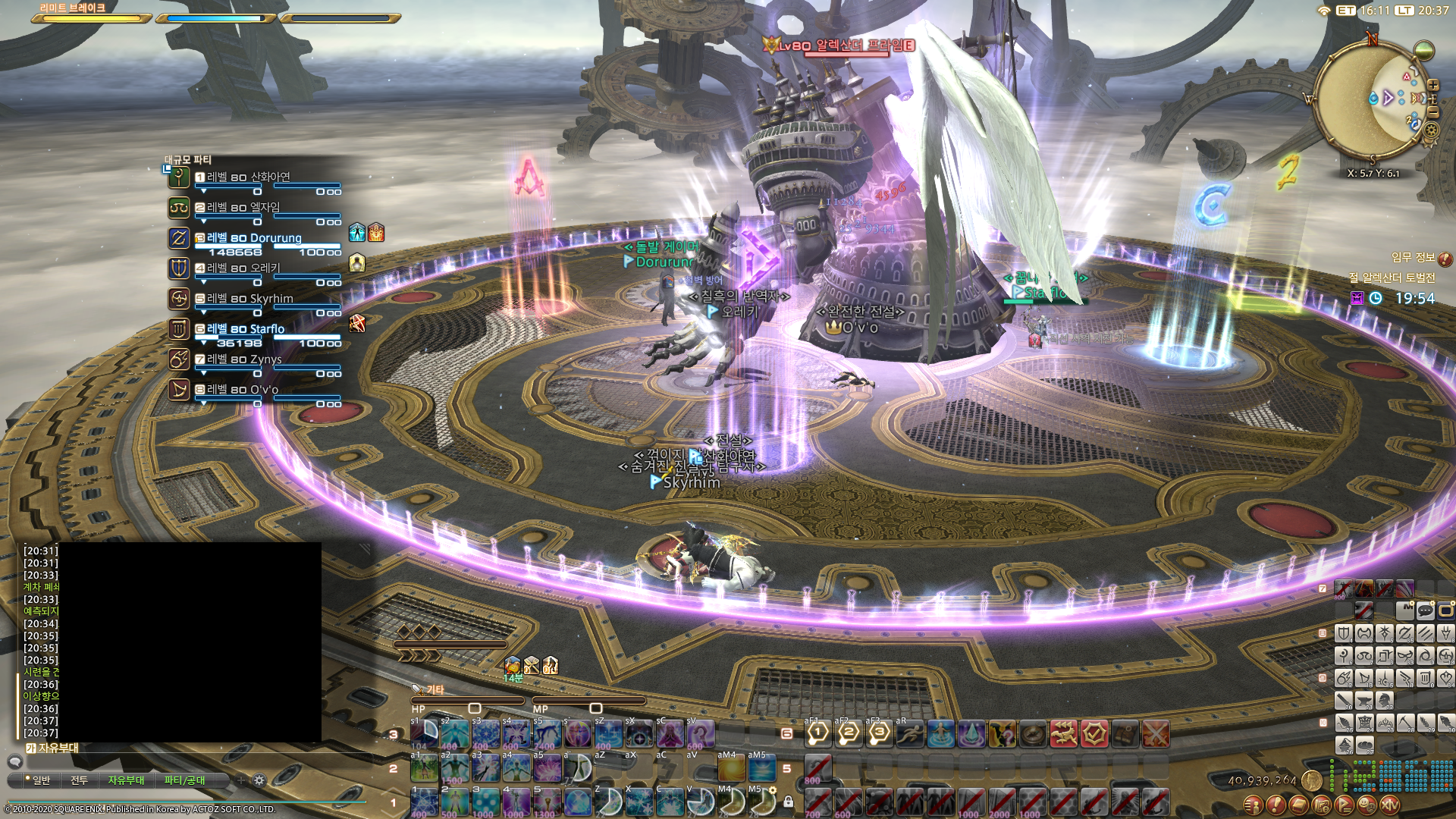Image resolution: width=1456 pixels, height=819 pixels.
Task: Open the 자유부대 chat tab
Action: [x=126, y=780]
